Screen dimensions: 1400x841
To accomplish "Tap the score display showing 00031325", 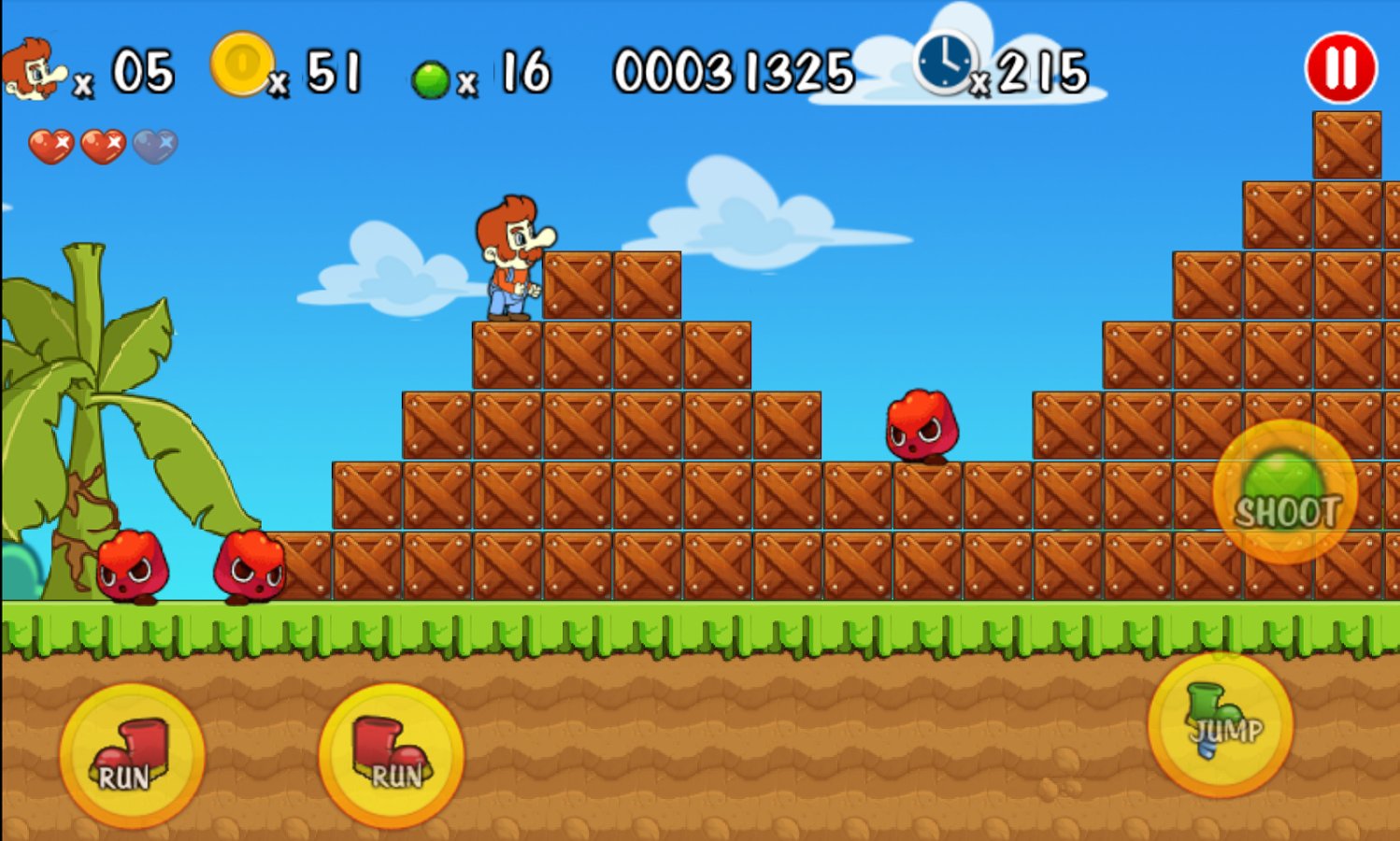I will coord(735,70).
